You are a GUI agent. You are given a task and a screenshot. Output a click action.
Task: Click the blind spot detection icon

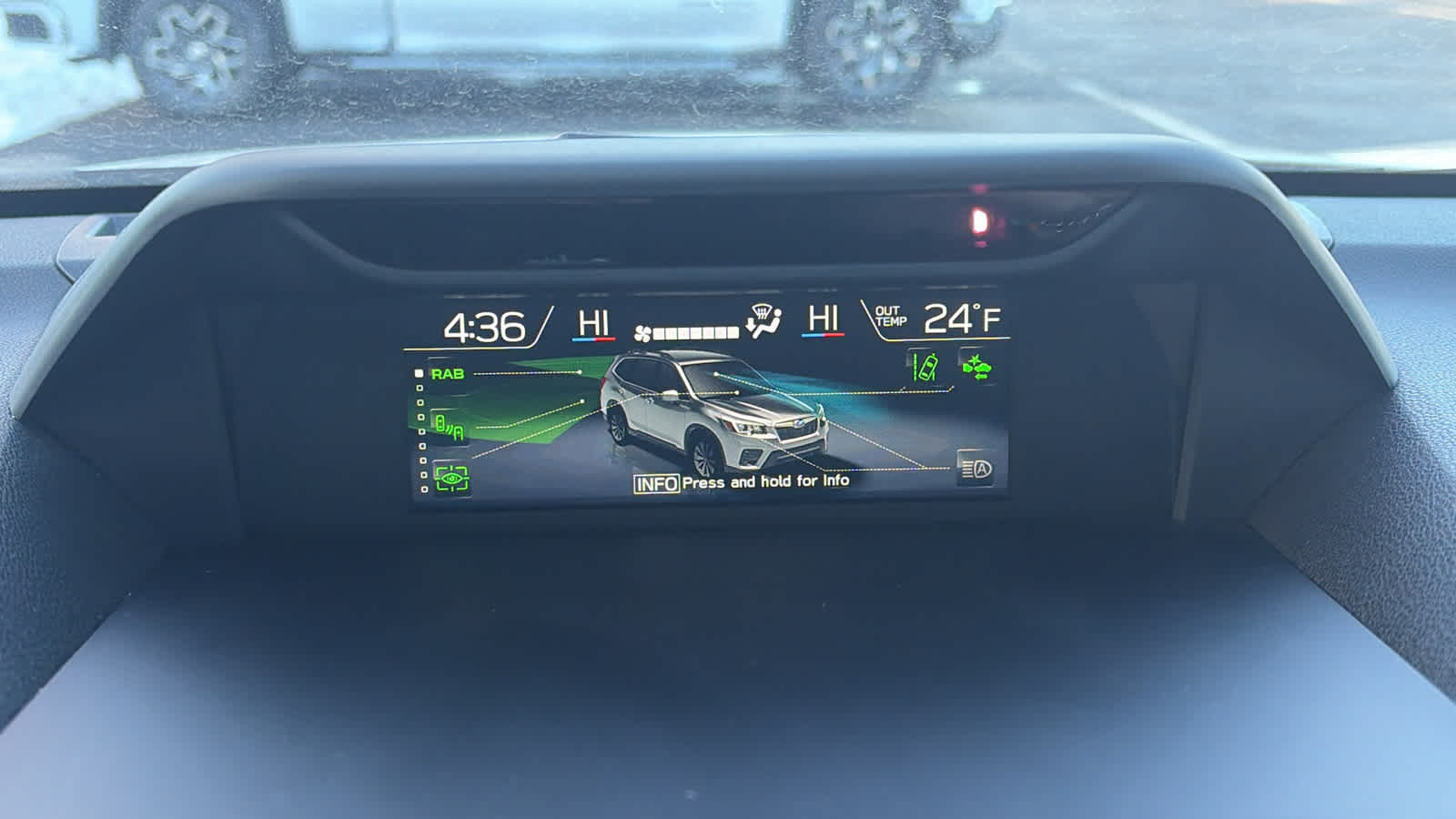coord(450,426)
